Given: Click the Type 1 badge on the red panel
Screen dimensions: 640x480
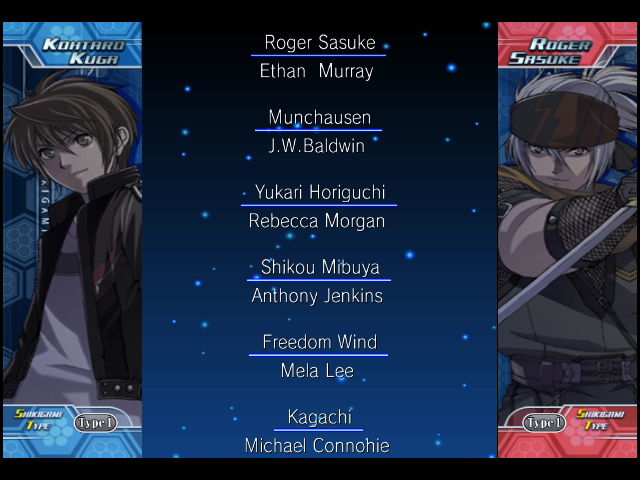Looking at the screenshot, I should [x=544, y=423].
